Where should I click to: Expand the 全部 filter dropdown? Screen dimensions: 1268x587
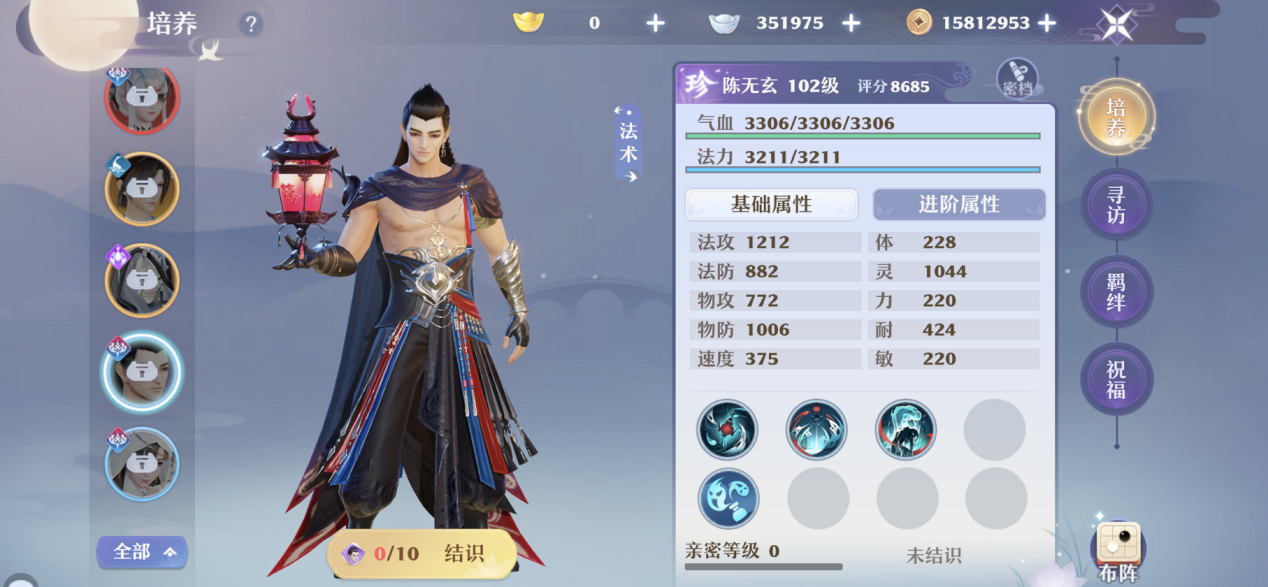142,552
